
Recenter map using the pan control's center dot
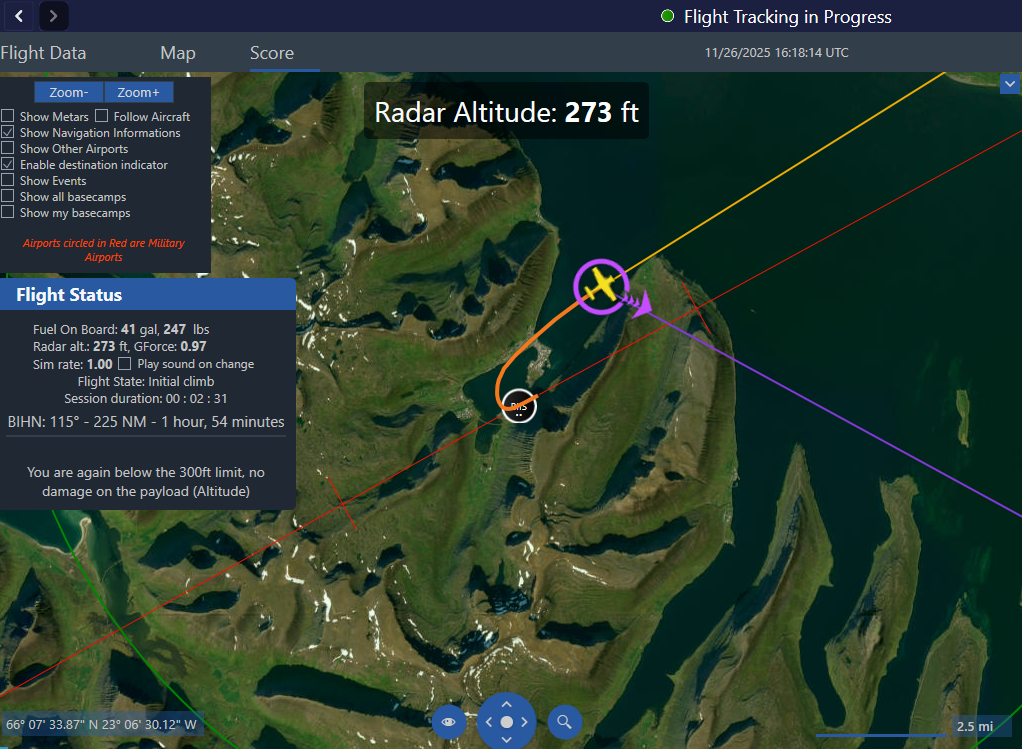click(506, 722)
